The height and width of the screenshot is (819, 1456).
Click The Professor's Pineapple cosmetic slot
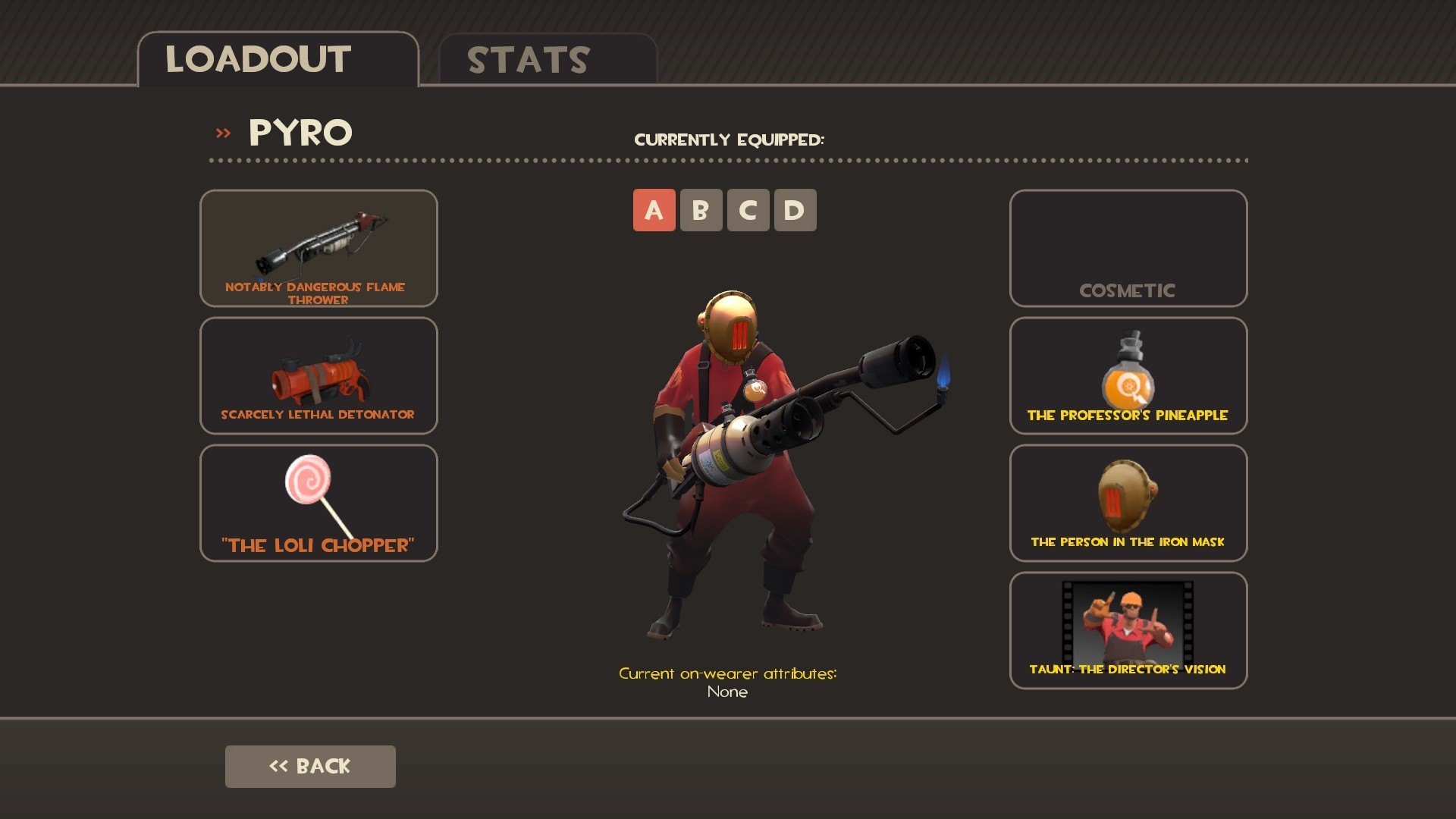point(1128,375)
